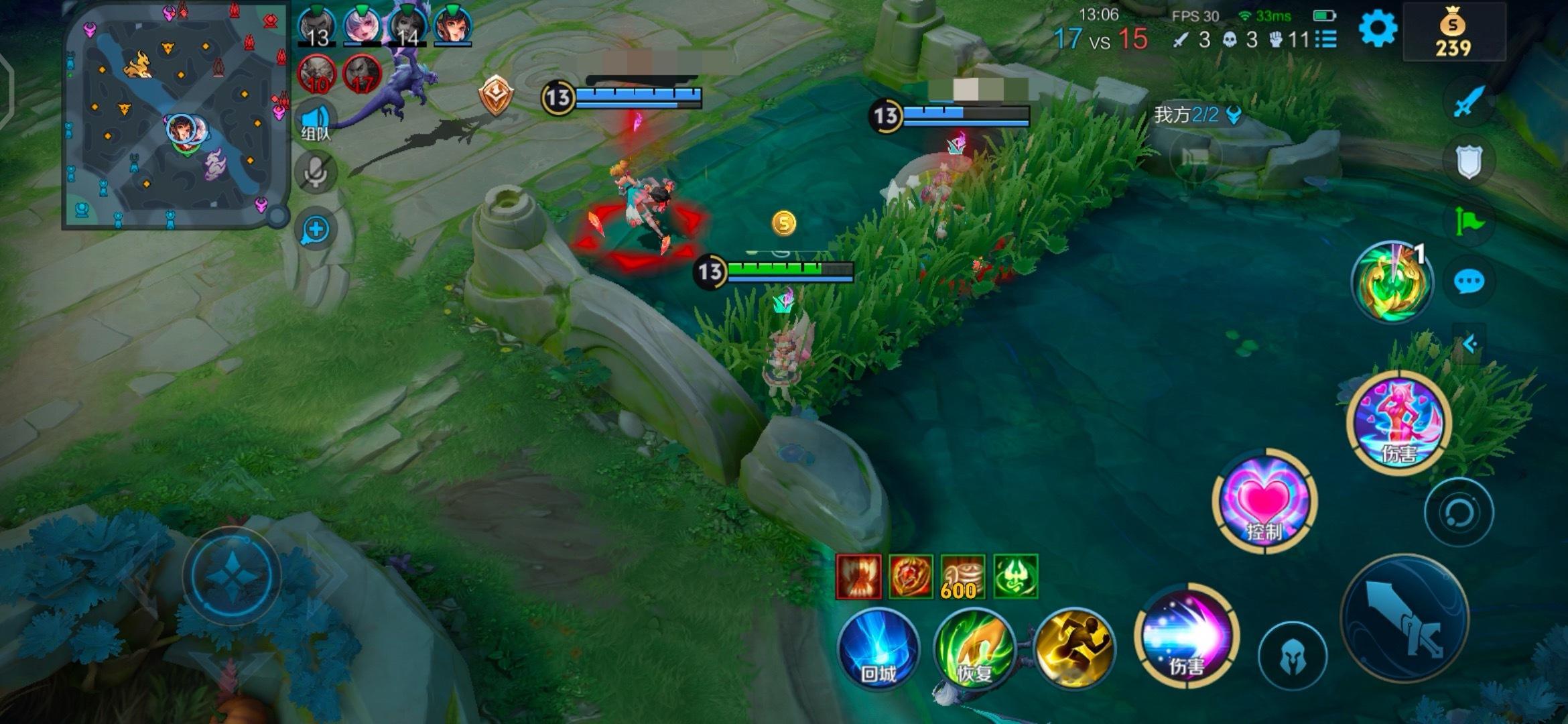
Task: Toggle the microphone mute button
Action: pyautogui.click(x=316, y=172)
